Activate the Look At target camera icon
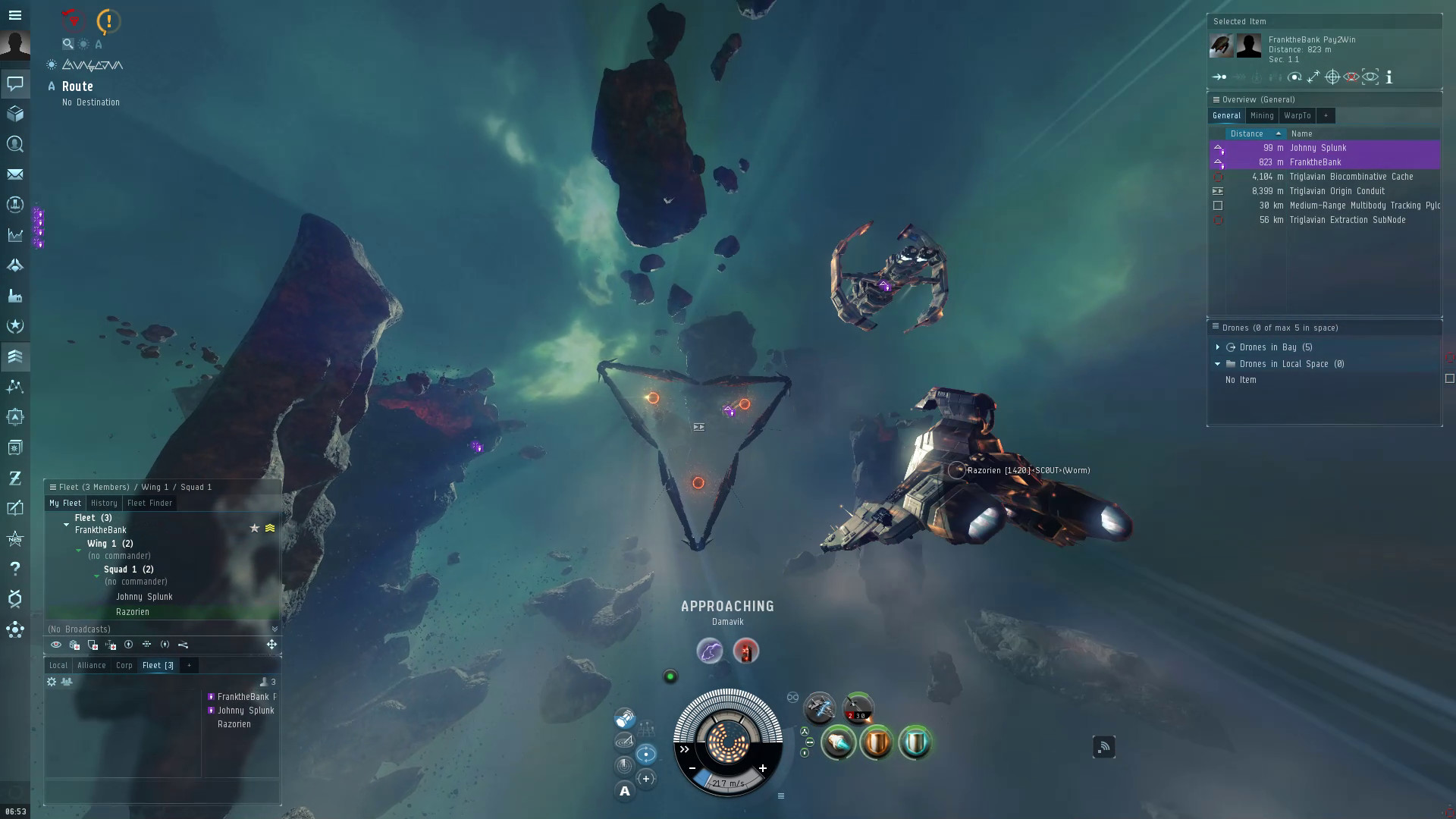 coord(1370,77)
